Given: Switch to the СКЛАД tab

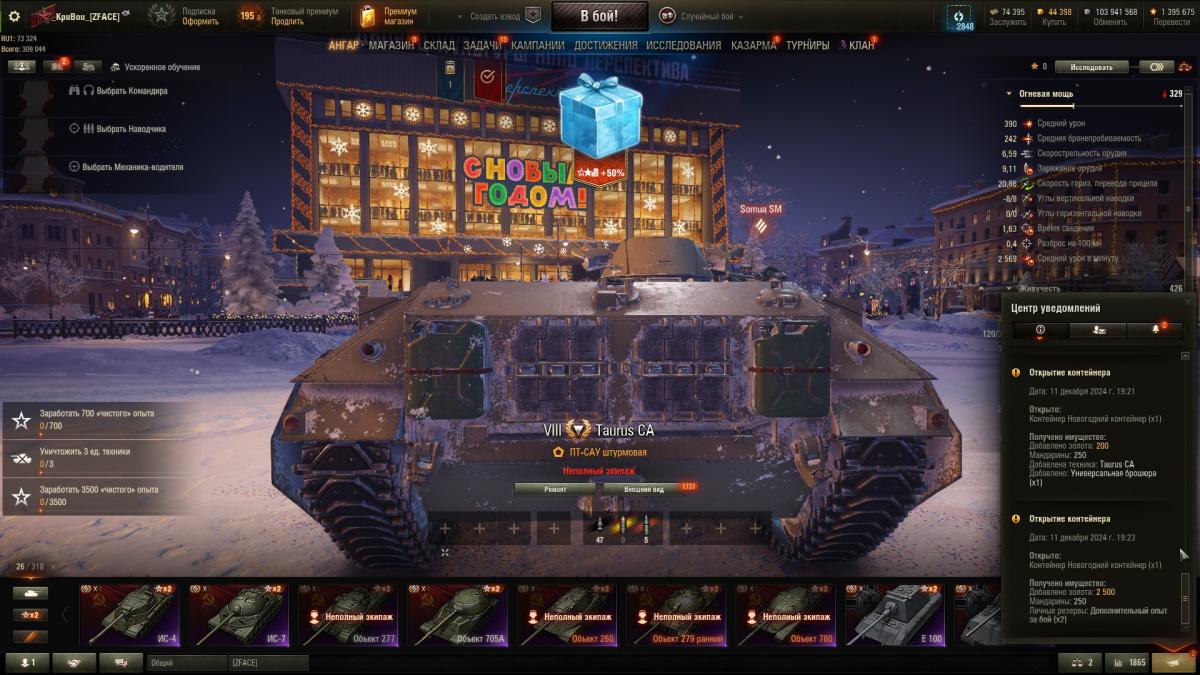Looking at the screenshot, I should pyautogui.click(x=439, y=45).
